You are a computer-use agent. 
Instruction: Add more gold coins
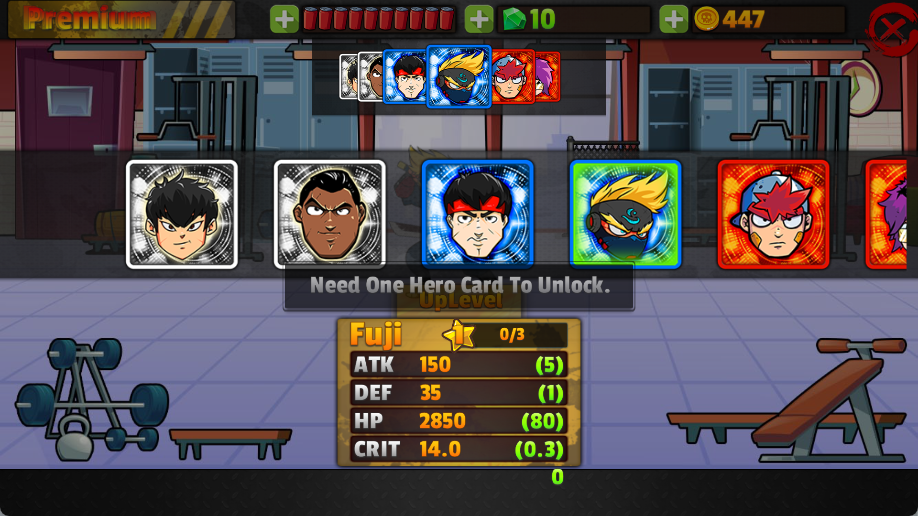tap(674, 19)
